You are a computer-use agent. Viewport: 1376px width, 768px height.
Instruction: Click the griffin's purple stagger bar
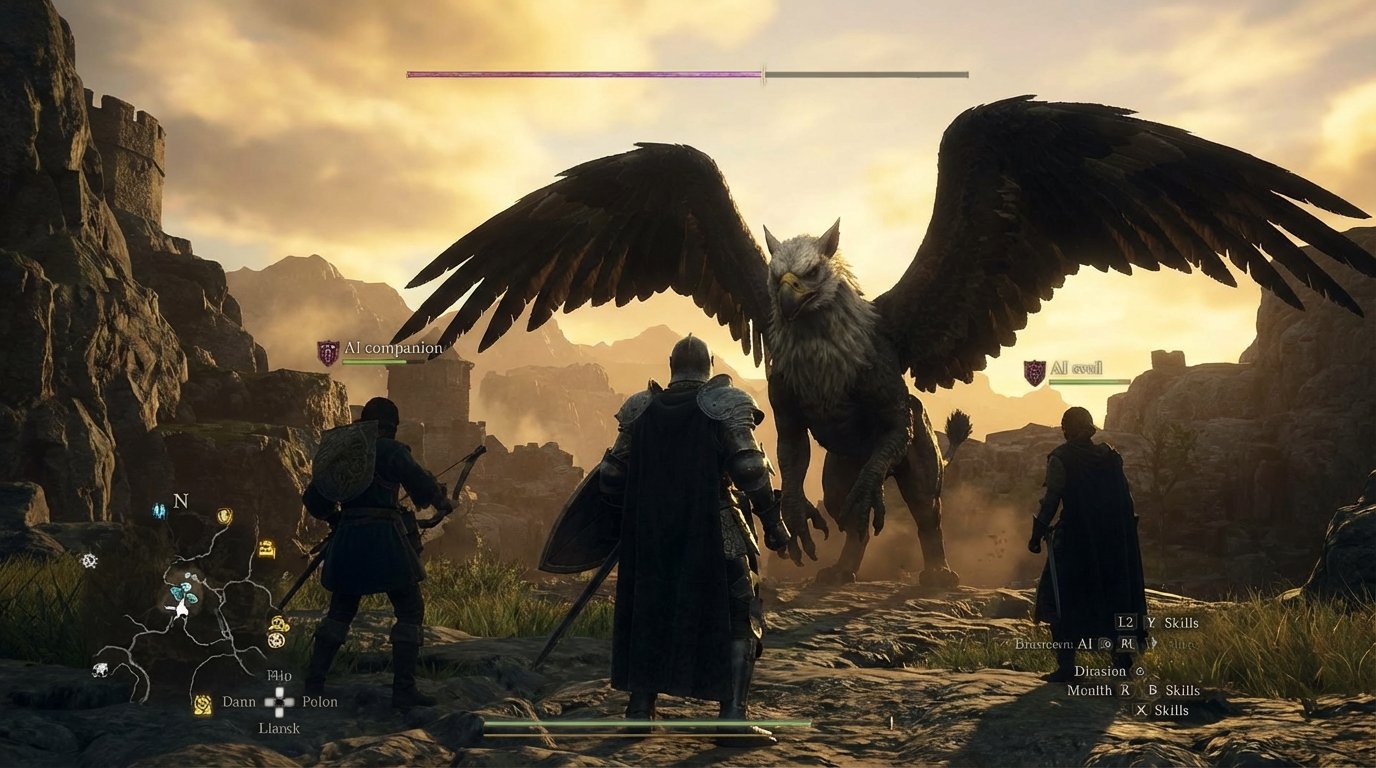(x=585, y=72)
